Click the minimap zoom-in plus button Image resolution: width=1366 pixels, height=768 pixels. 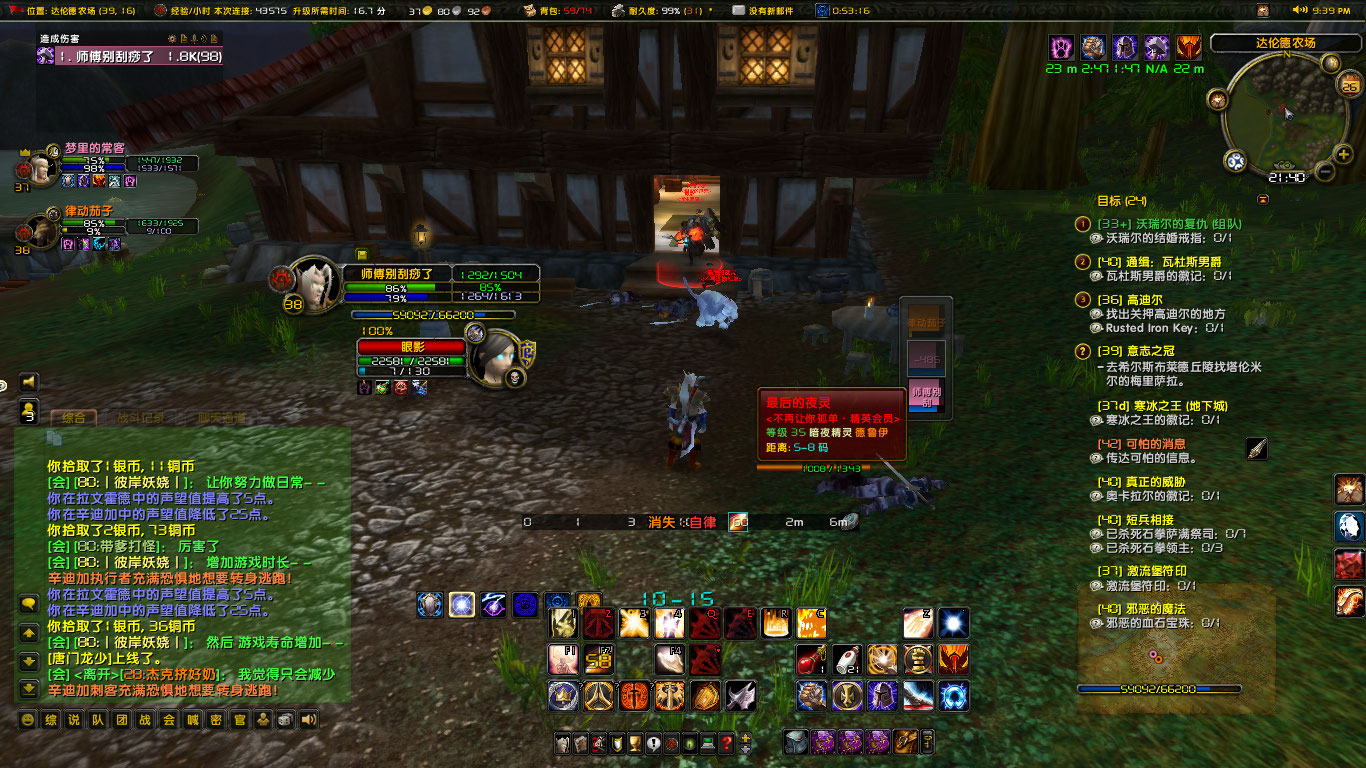[1343, 154]
